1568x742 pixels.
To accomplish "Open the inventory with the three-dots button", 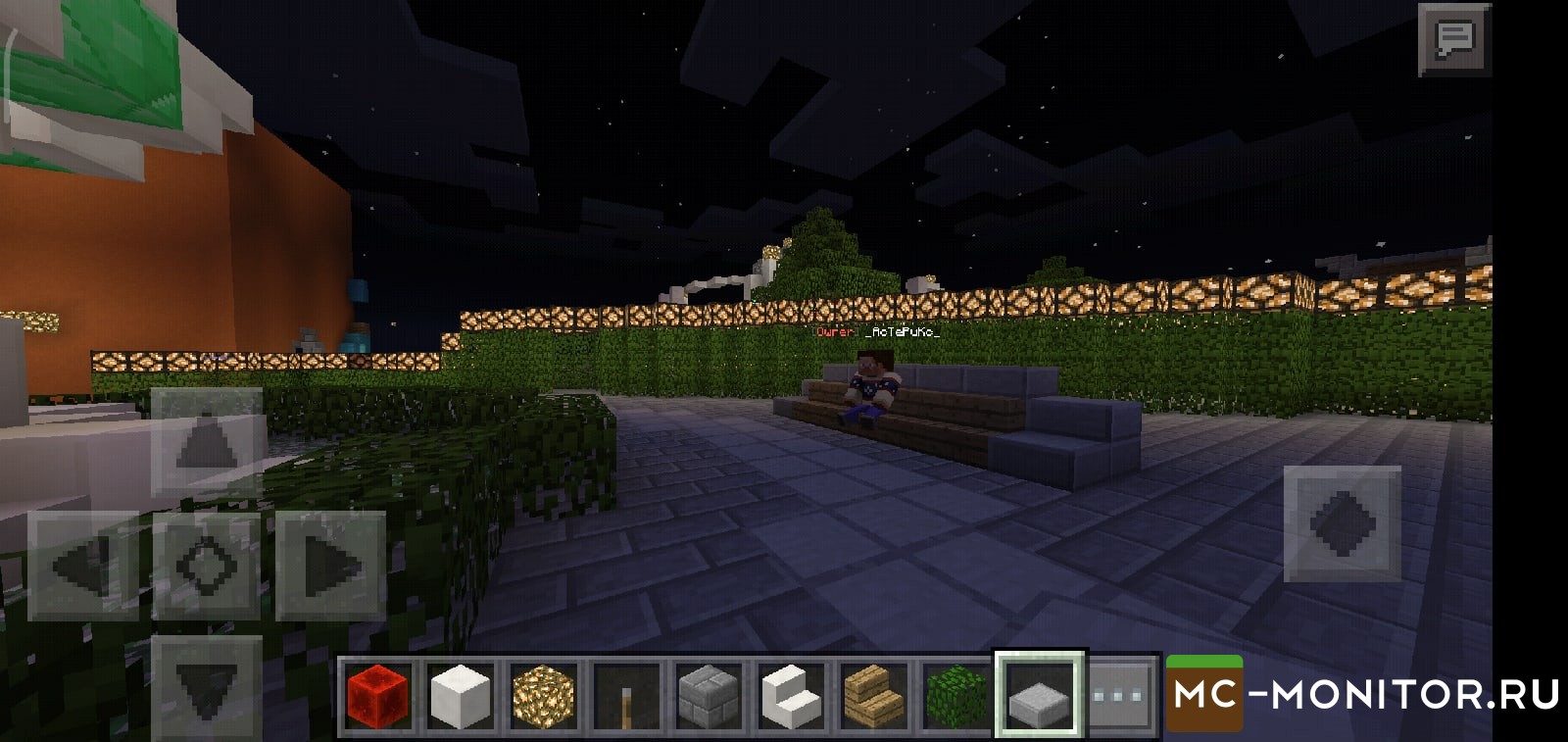I will (x=1121, y=695).
